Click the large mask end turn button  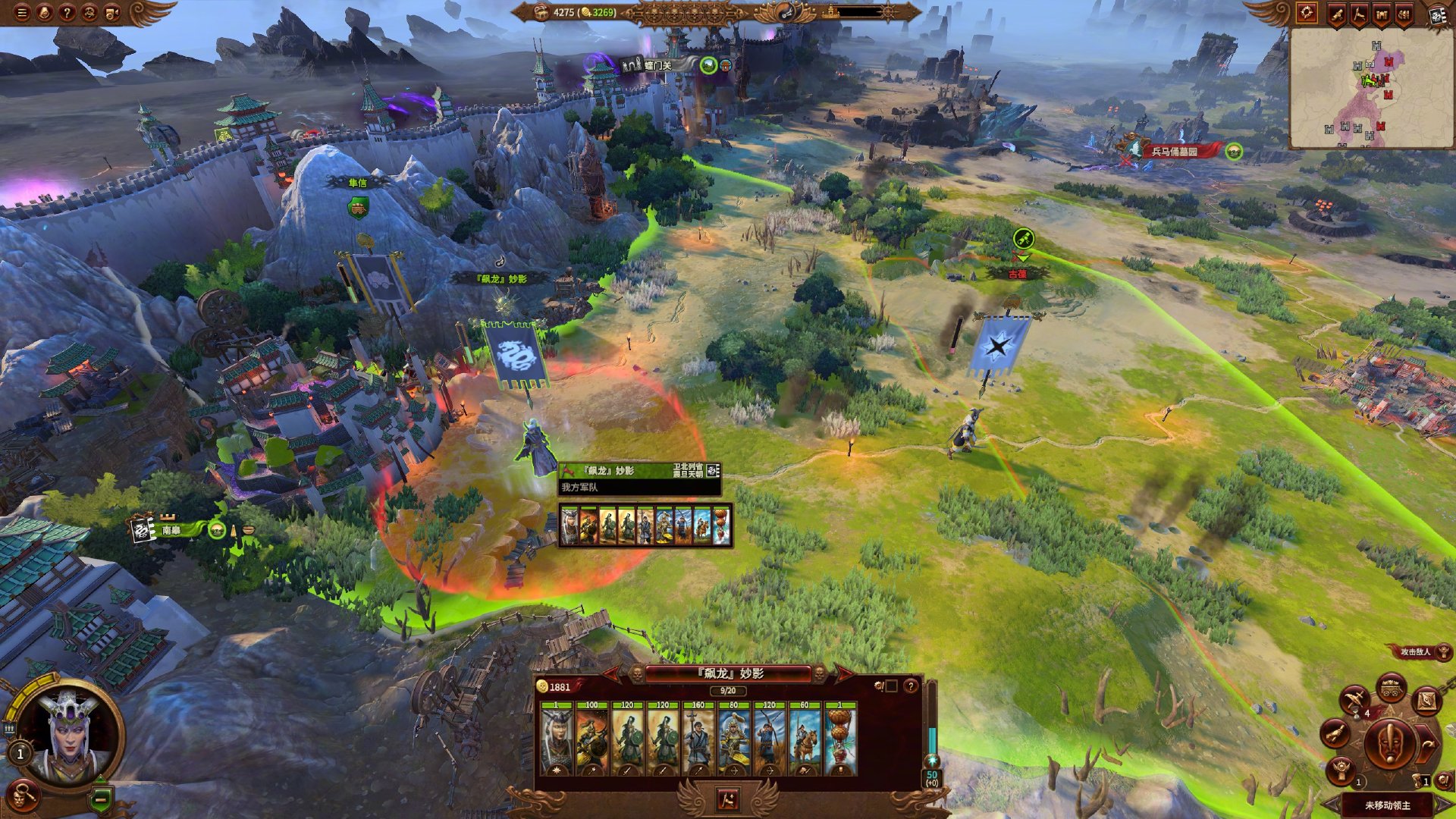[1389, 745]
